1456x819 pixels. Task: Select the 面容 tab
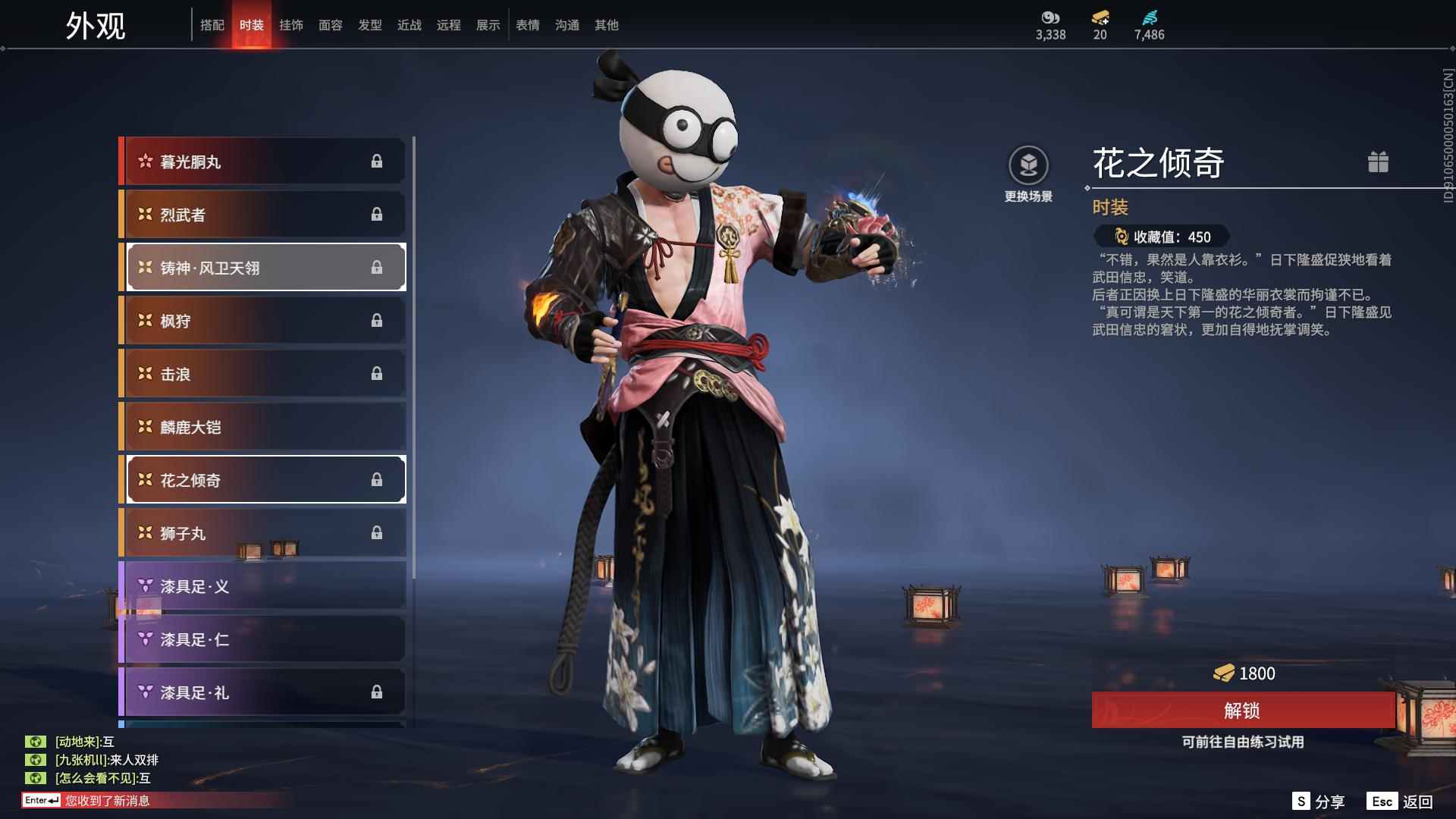point(331,25)
